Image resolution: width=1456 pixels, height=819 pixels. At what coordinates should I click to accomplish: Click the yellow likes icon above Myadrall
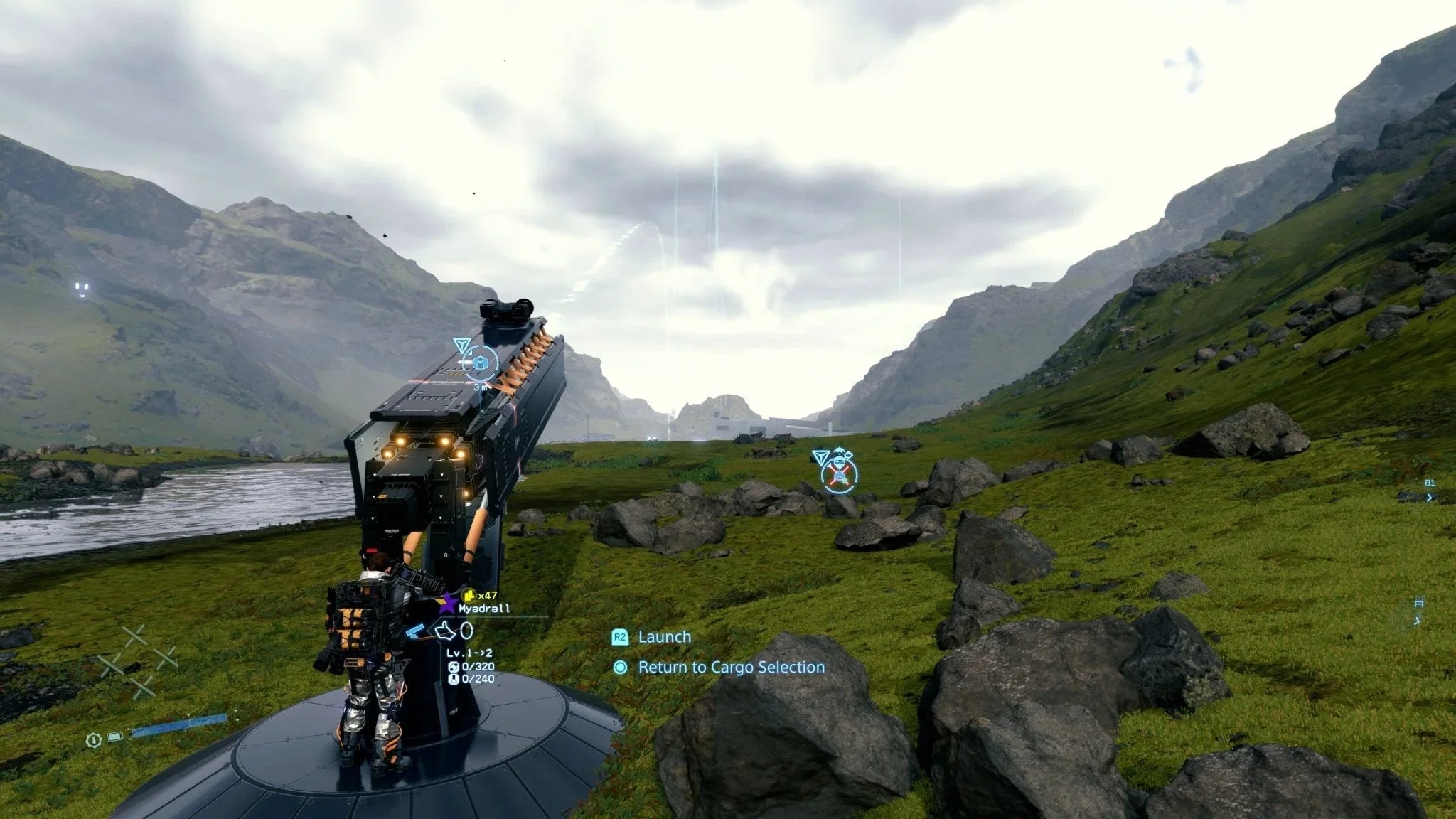pos(469,596)
